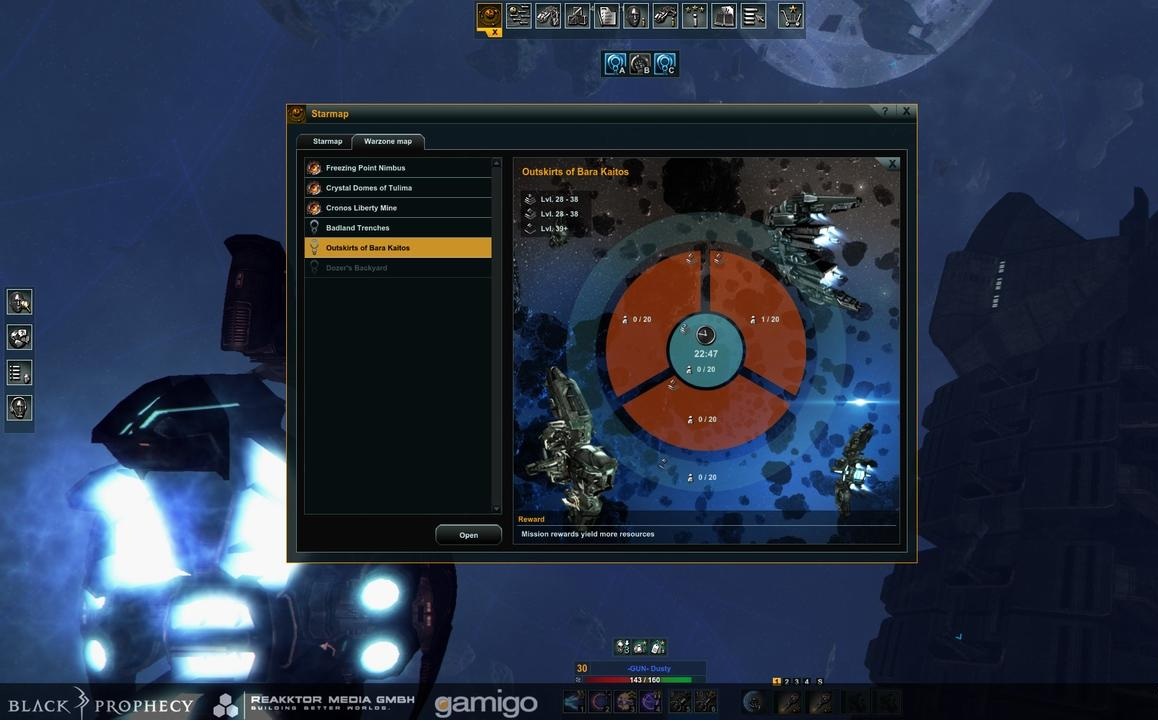The height and width of the screenshot is (721, 1158).
Task: Click the central timer sector of the warzone map
Action: [705, 348]
